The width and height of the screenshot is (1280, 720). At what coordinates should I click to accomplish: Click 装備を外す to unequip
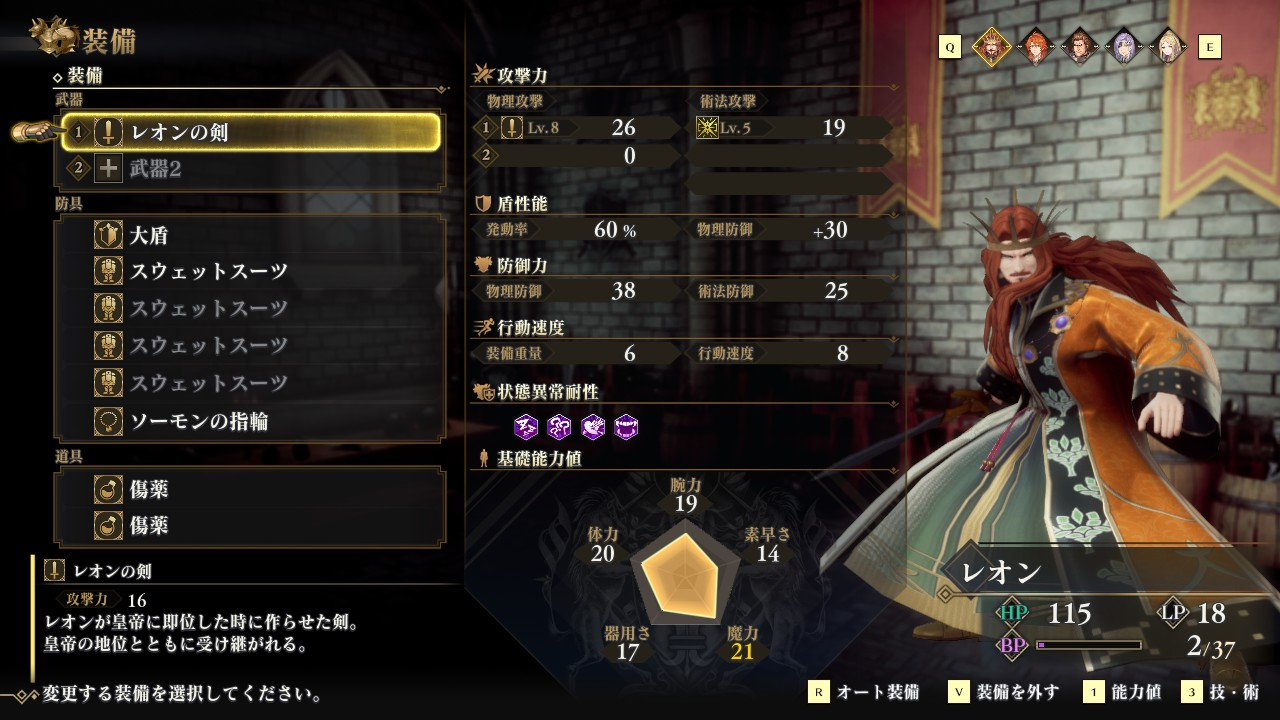click(x=1005, y=692)
